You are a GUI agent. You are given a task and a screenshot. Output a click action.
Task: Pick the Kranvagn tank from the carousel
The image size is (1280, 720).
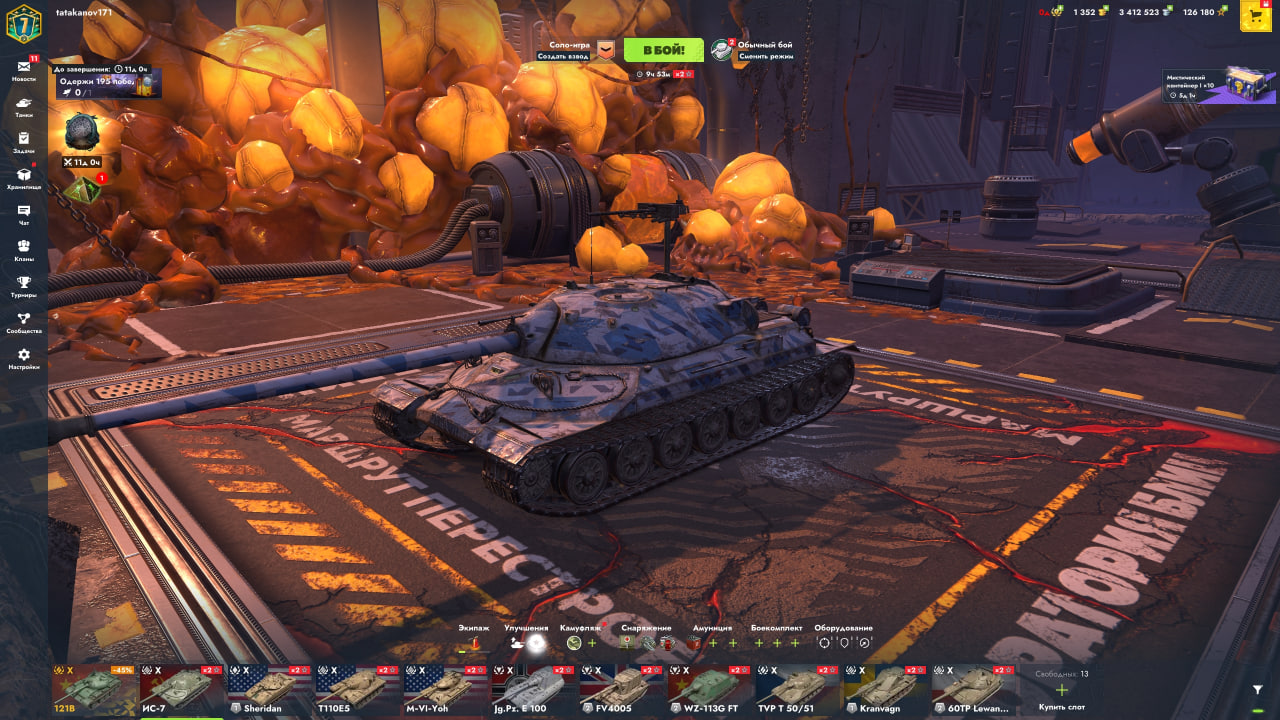tap(886, 689)
